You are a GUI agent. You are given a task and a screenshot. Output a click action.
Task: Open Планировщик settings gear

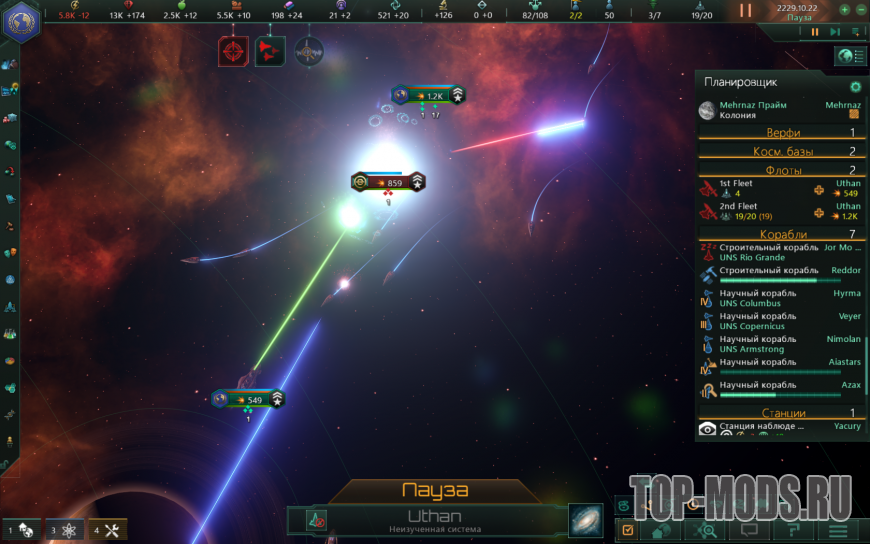tap(855, 87)
